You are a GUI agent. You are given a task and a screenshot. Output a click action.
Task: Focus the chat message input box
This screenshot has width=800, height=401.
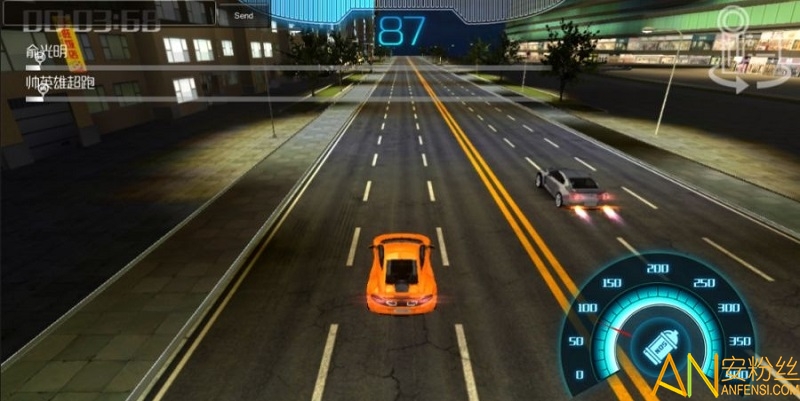coord(108,13)
